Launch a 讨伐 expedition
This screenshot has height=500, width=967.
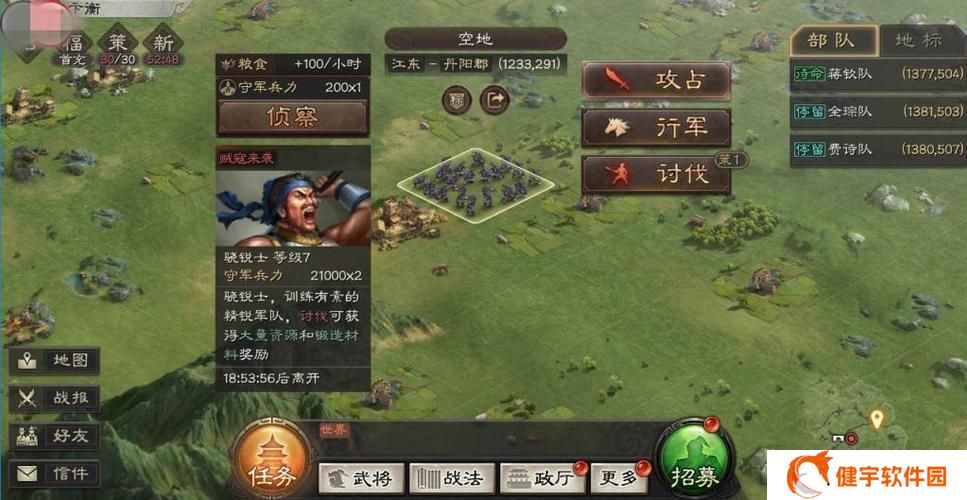(x=656, y=174)
